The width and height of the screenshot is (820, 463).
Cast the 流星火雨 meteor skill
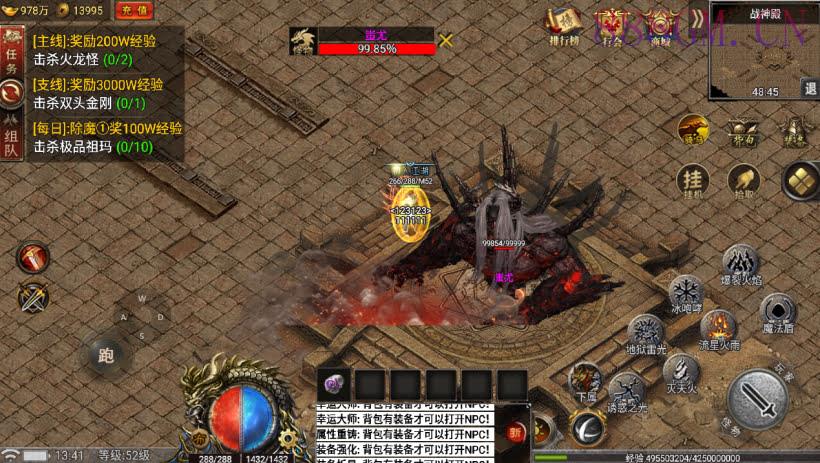coord(718,327)
